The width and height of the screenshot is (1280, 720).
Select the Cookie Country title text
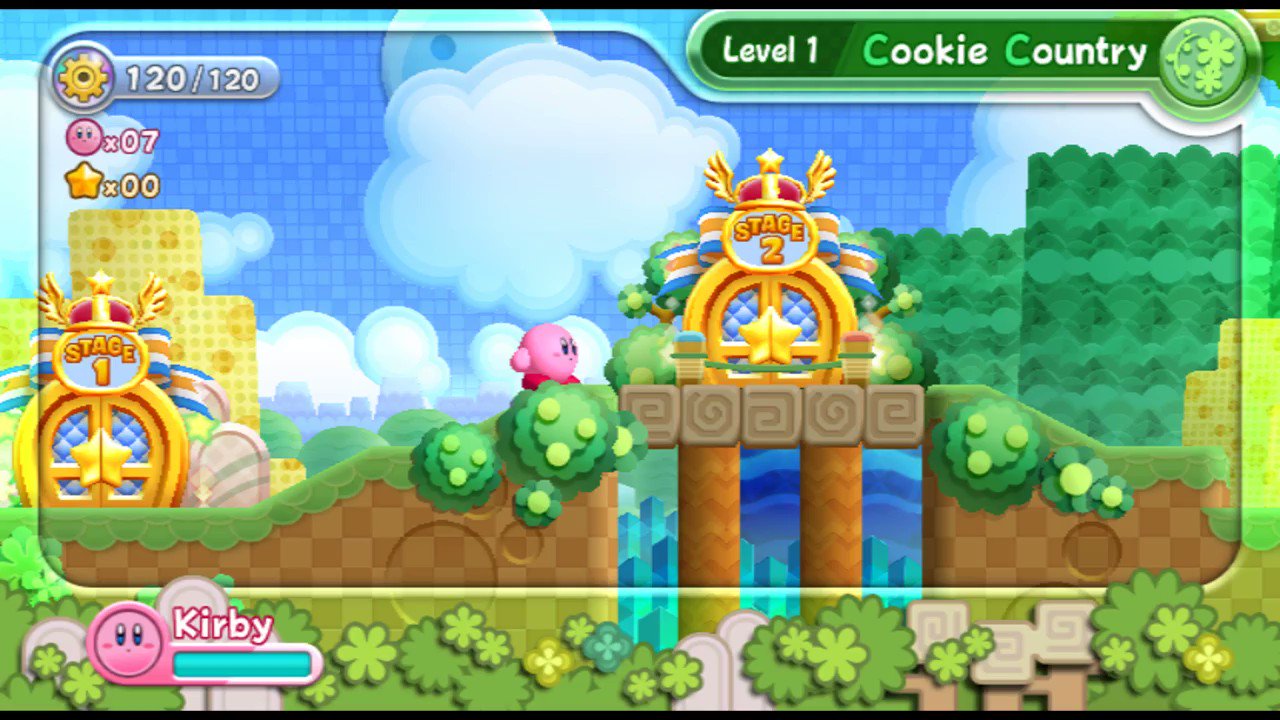point(1005,51)
